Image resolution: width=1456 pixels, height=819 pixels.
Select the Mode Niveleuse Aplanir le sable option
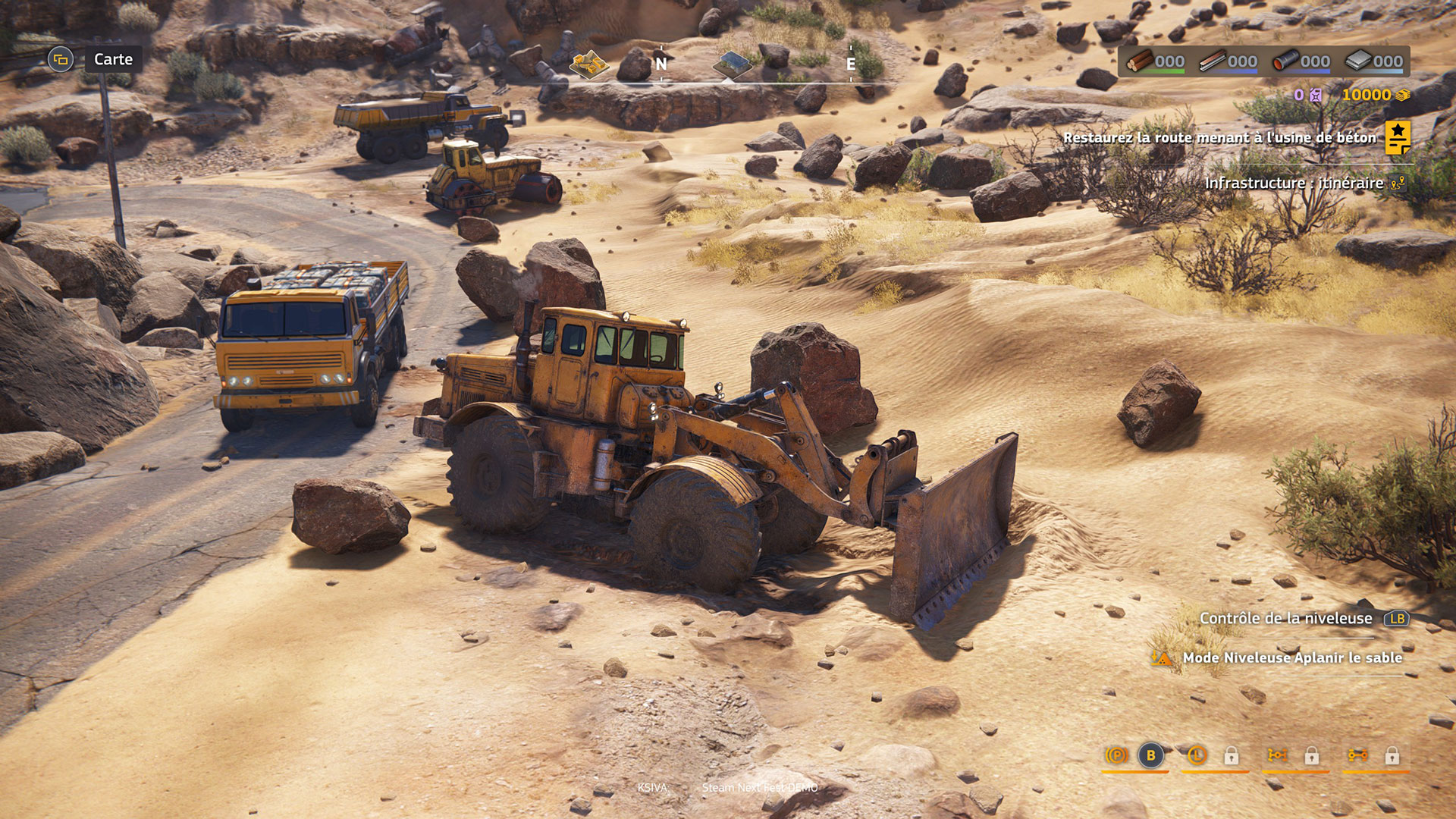coord(1291,657)
